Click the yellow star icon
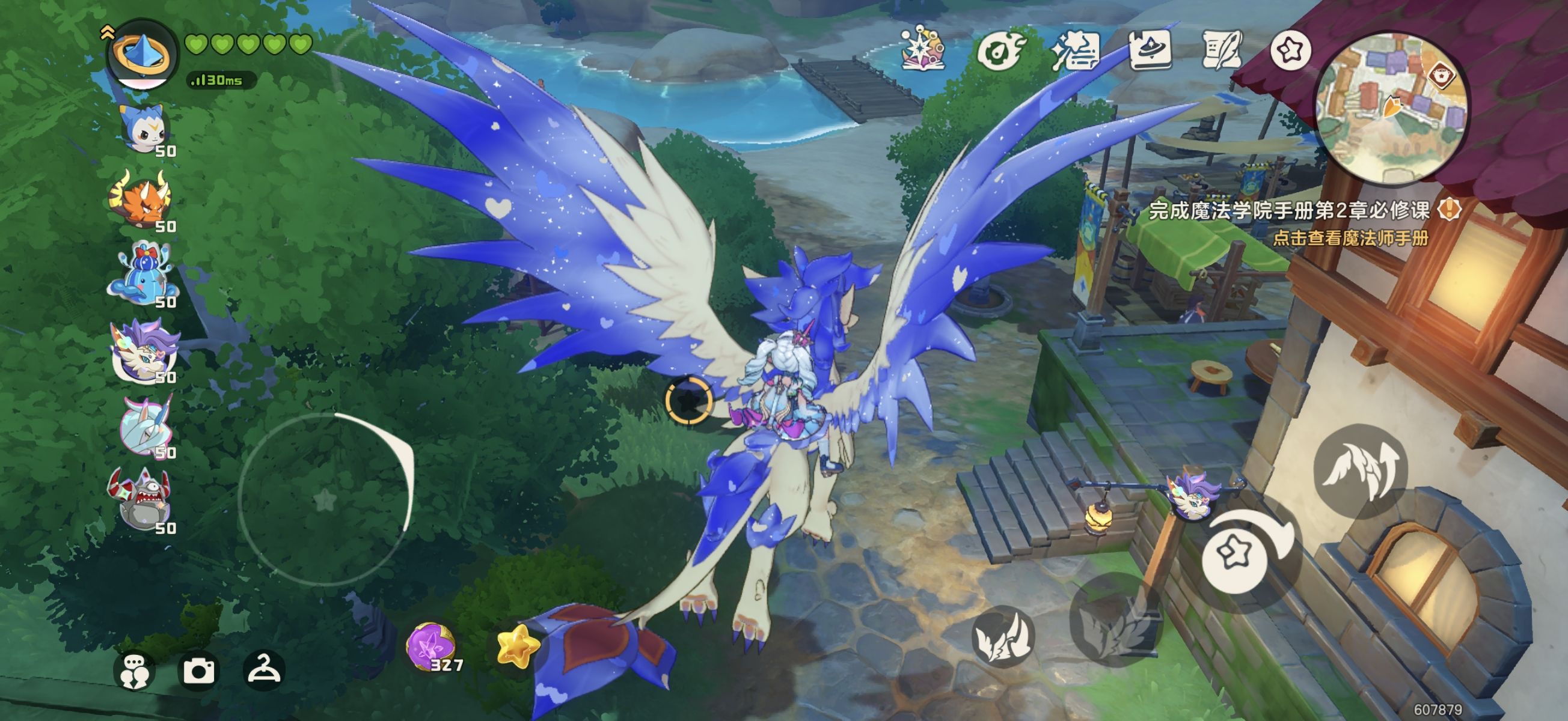The width and height of the screenshot is (1568, 721). (518, 646)
